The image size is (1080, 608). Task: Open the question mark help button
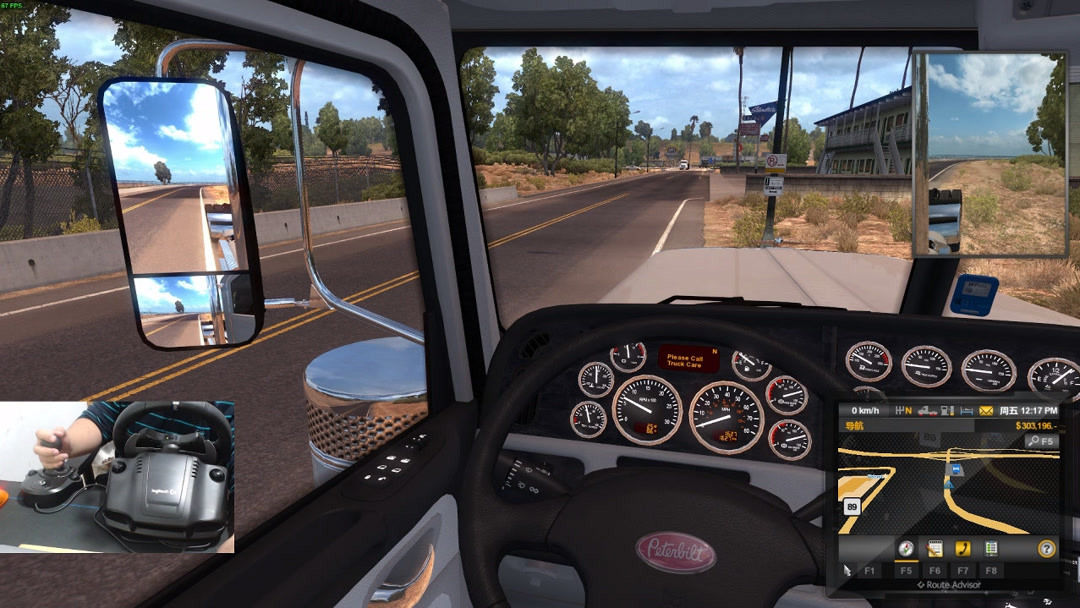tap(1046, 548)
